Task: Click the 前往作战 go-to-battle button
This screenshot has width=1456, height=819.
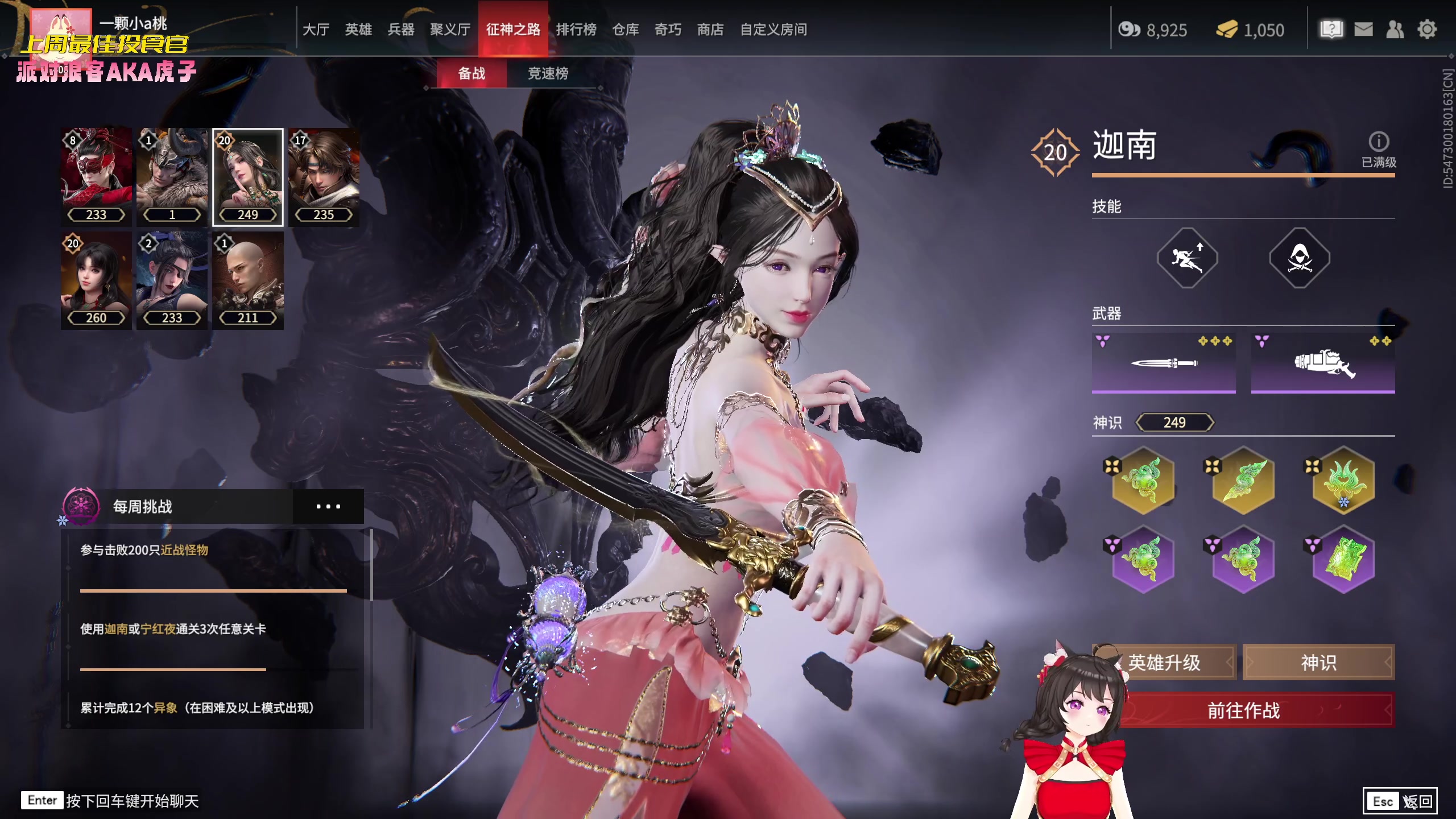Action: pyautogui.click(x=1243, y=710)
